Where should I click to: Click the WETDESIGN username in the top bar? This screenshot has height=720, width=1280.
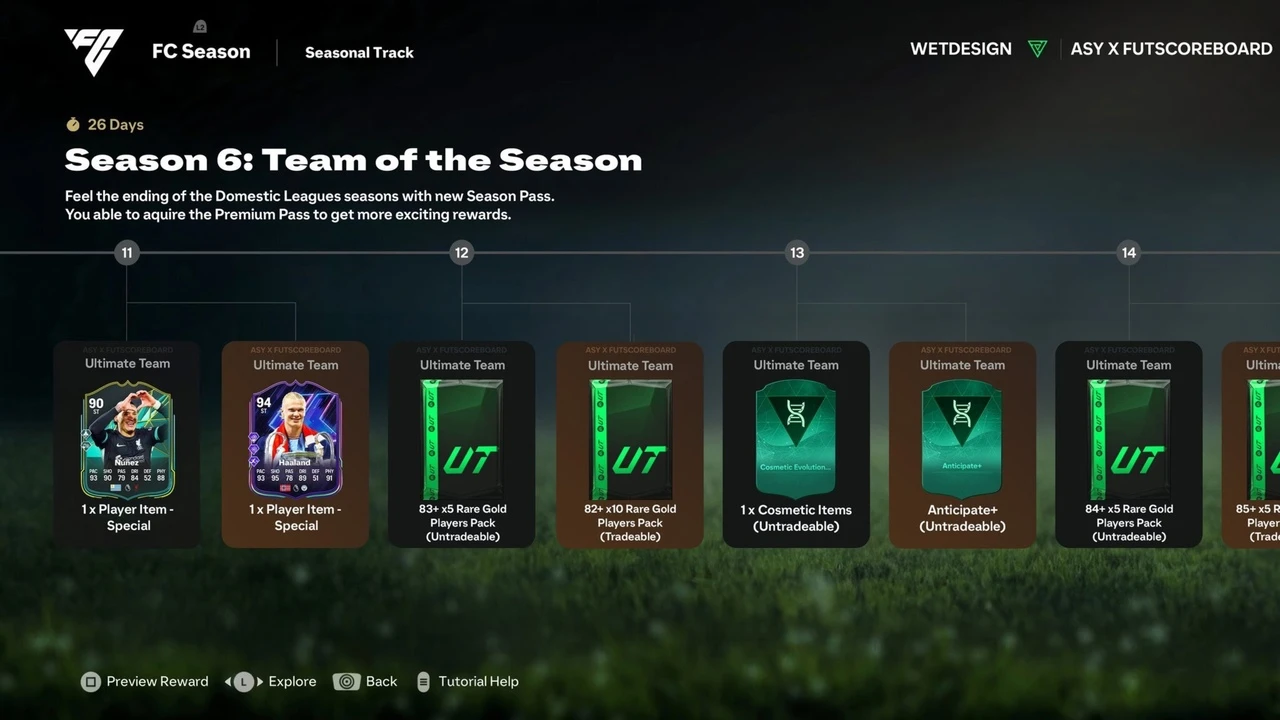click(x=960, y=48)
